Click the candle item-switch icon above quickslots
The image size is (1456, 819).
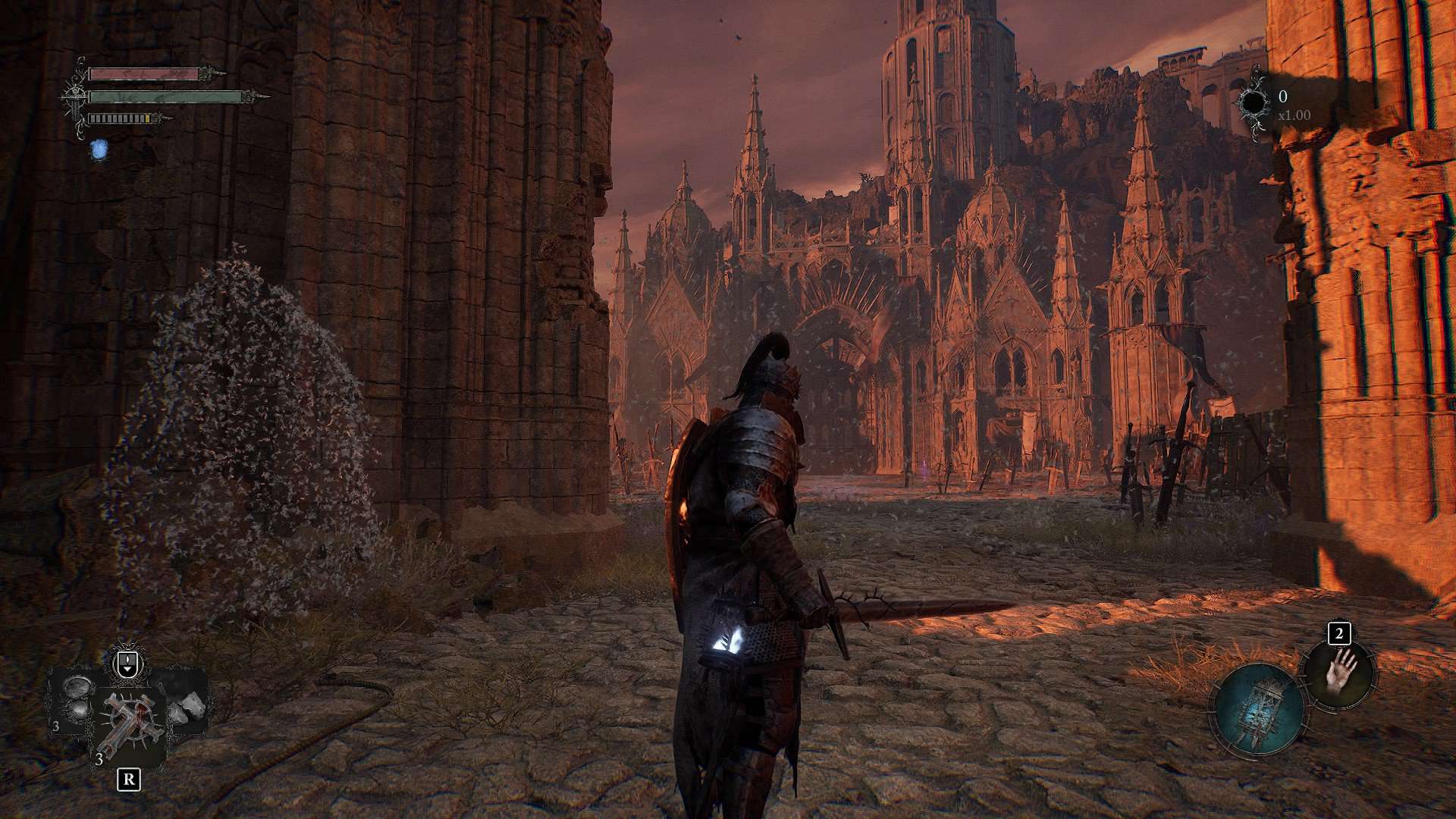[127, 661]
